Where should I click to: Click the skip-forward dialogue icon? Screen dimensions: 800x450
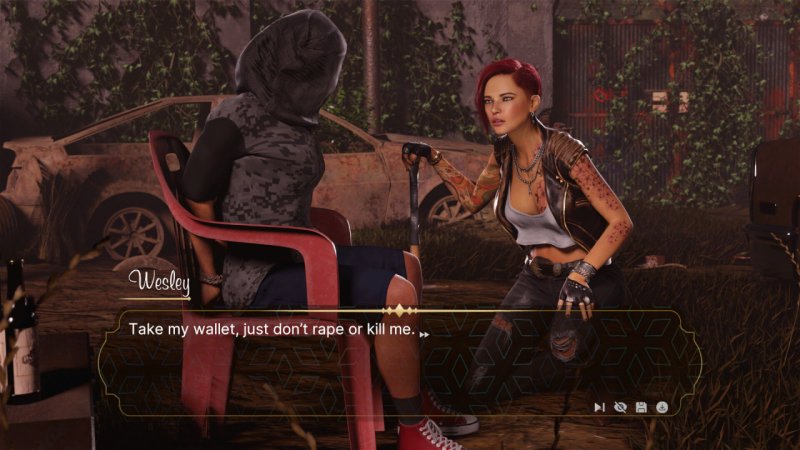point(599,407)
